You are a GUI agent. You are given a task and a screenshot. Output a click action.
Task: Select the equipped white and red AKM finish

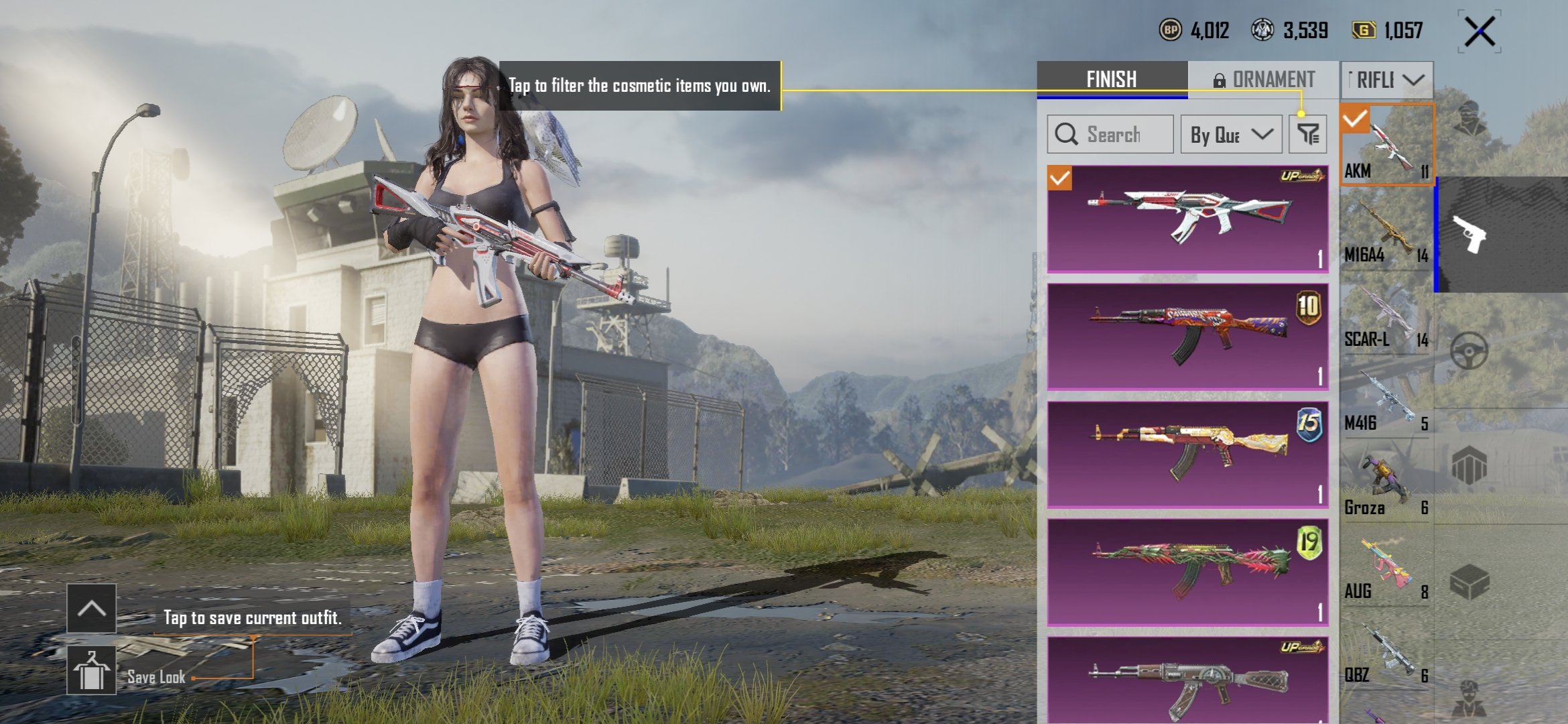(x=1187, y=219)
